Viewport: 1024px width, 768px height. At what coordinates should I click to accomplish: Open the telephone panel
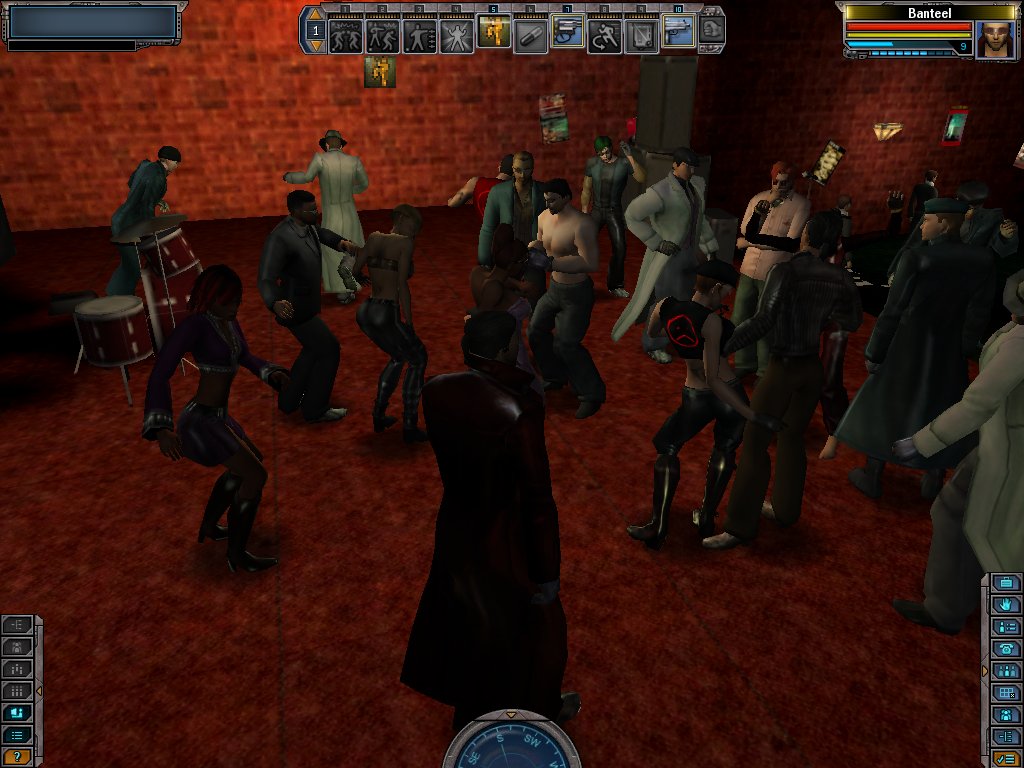pyautogui.click(x=1007, y=649)
